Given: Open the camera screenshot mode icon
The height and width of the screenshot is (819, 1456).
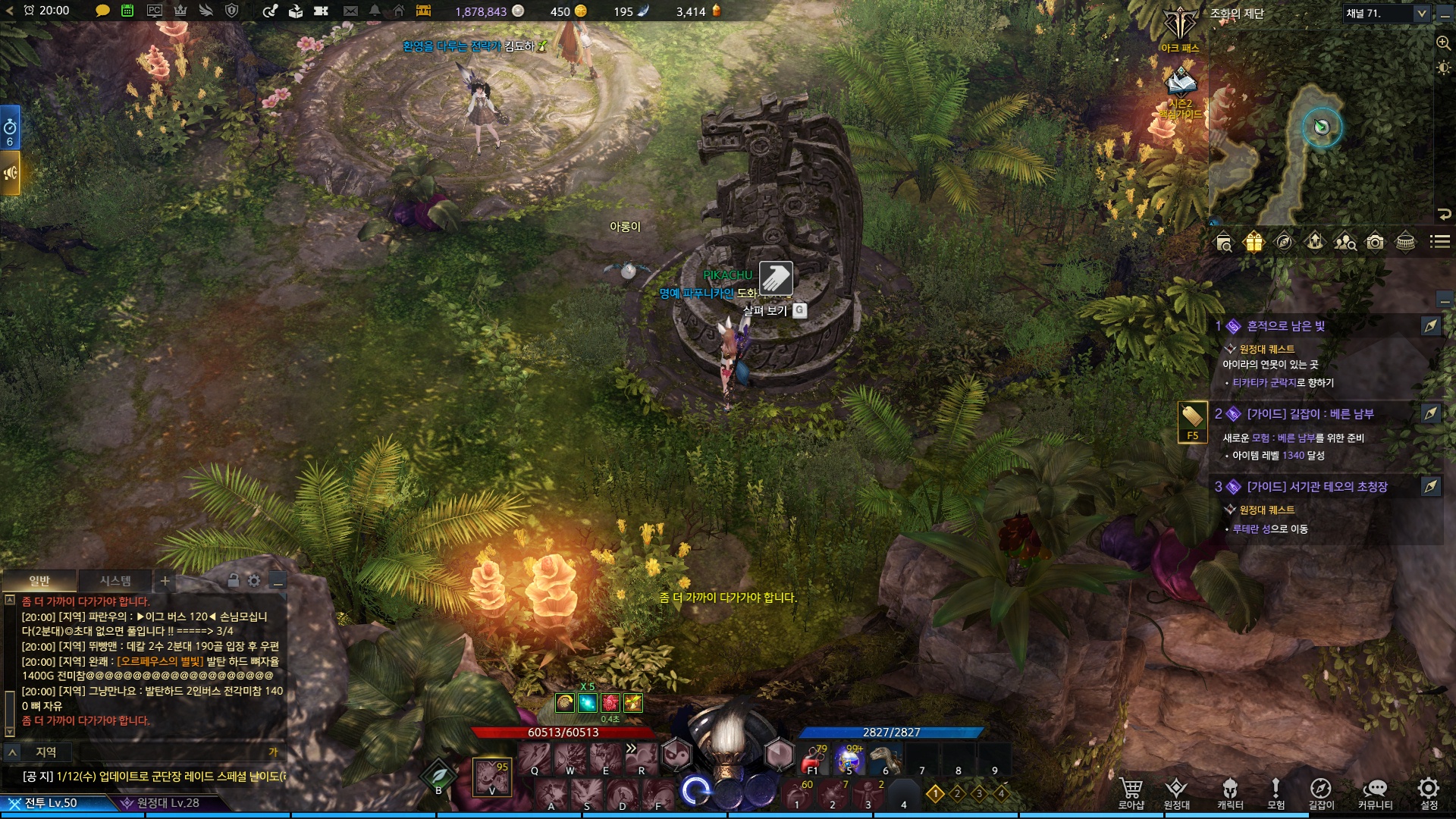Looking at the screenshot, I should 1375,242.
